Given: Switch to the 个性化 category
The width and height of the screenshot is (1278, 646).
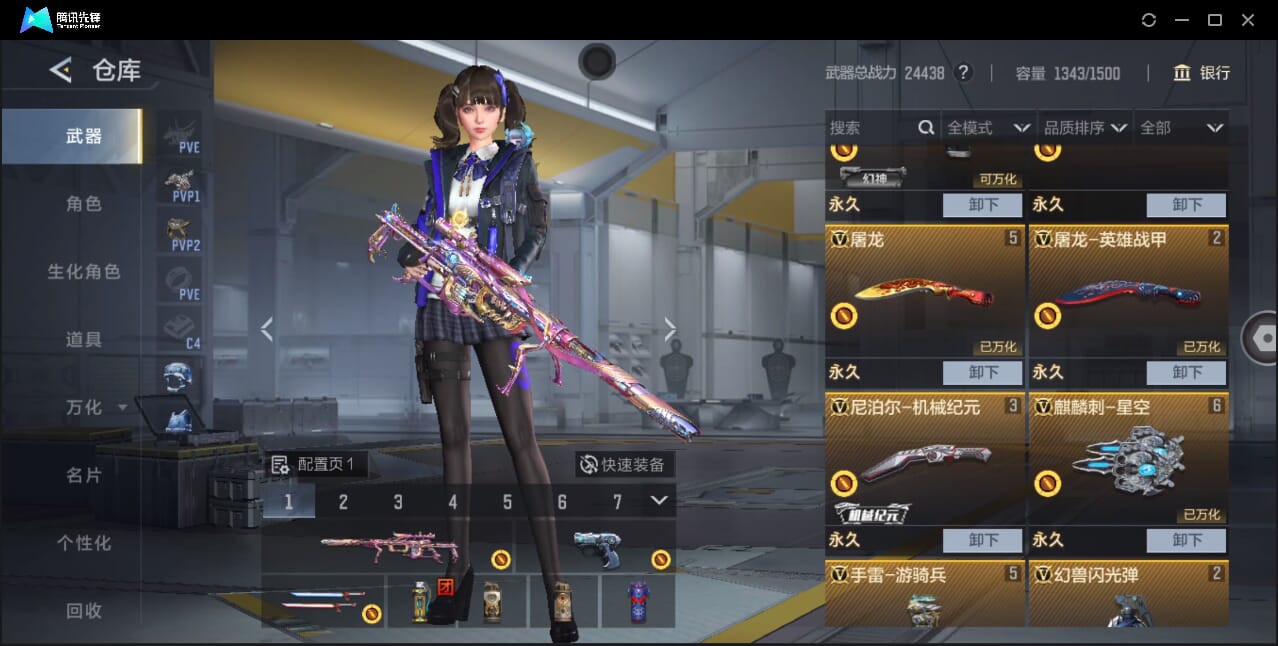Looking at the screenshot, I should coord(84,543).
